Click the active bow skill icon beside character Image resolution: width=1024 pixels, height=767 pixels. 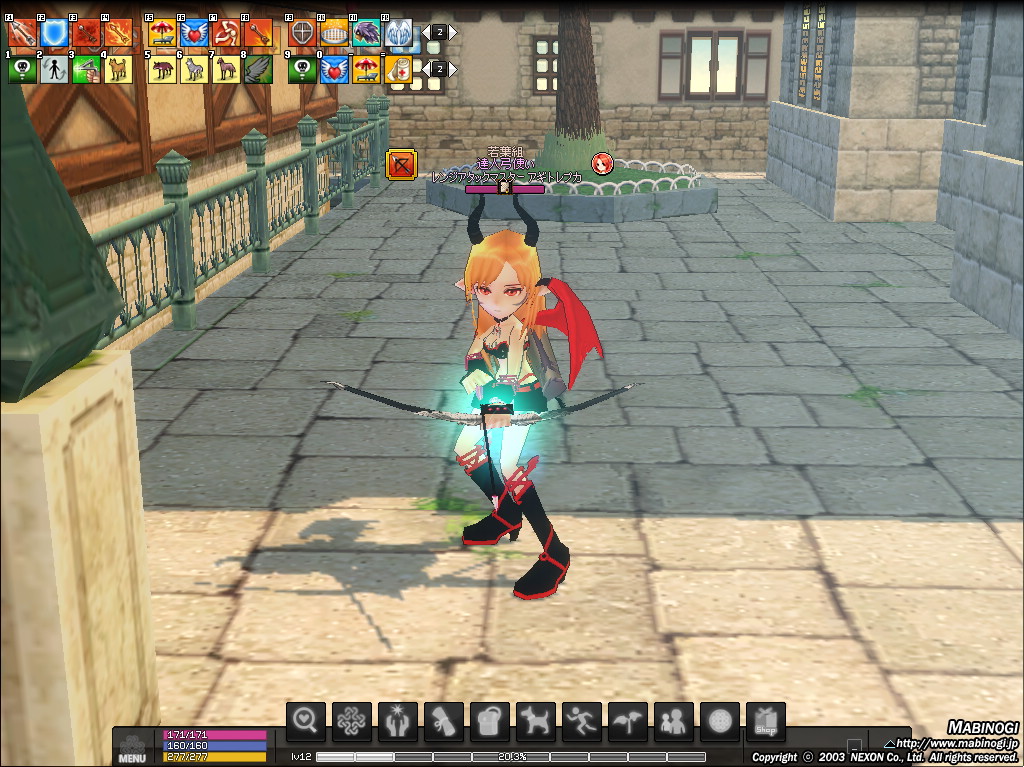click(401, 164)
